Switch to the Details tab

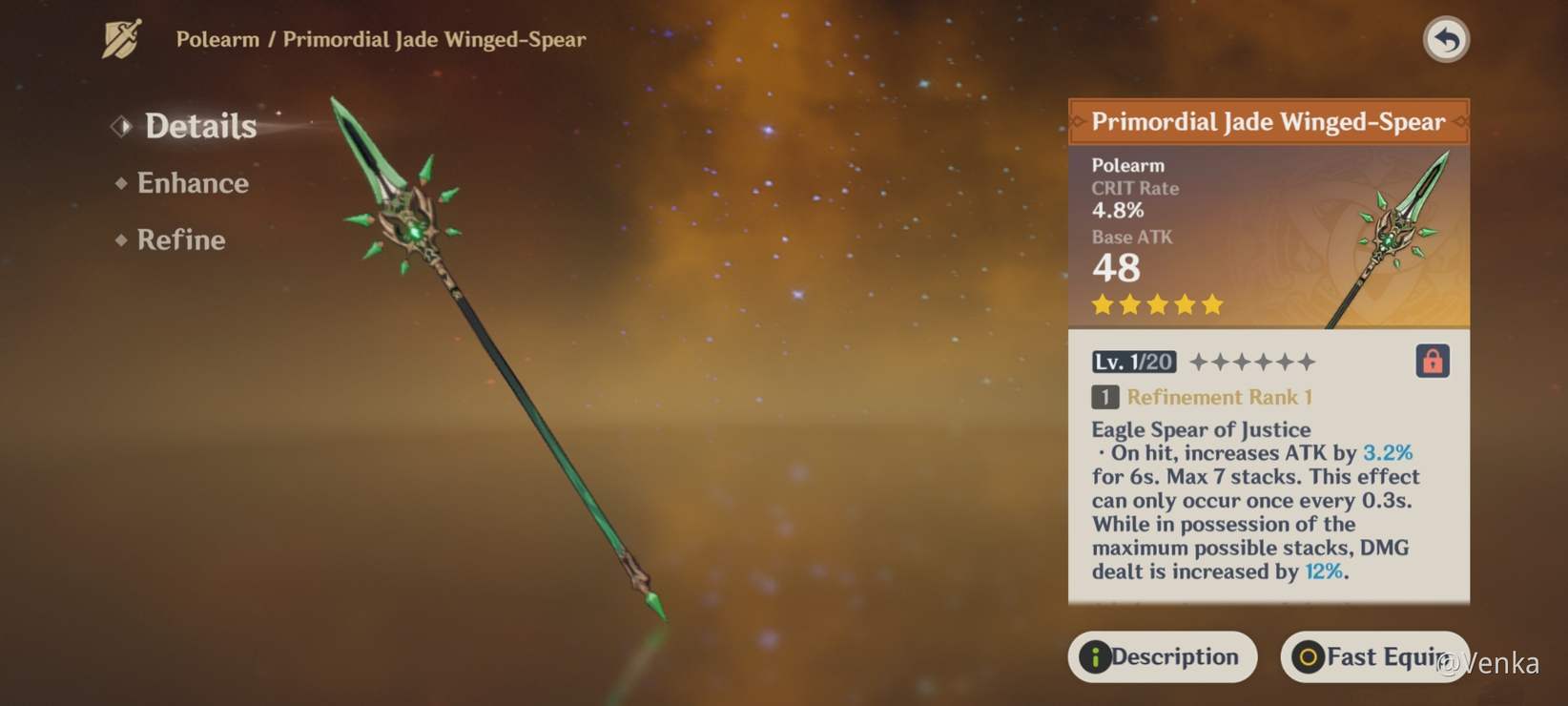coord(199,126)
